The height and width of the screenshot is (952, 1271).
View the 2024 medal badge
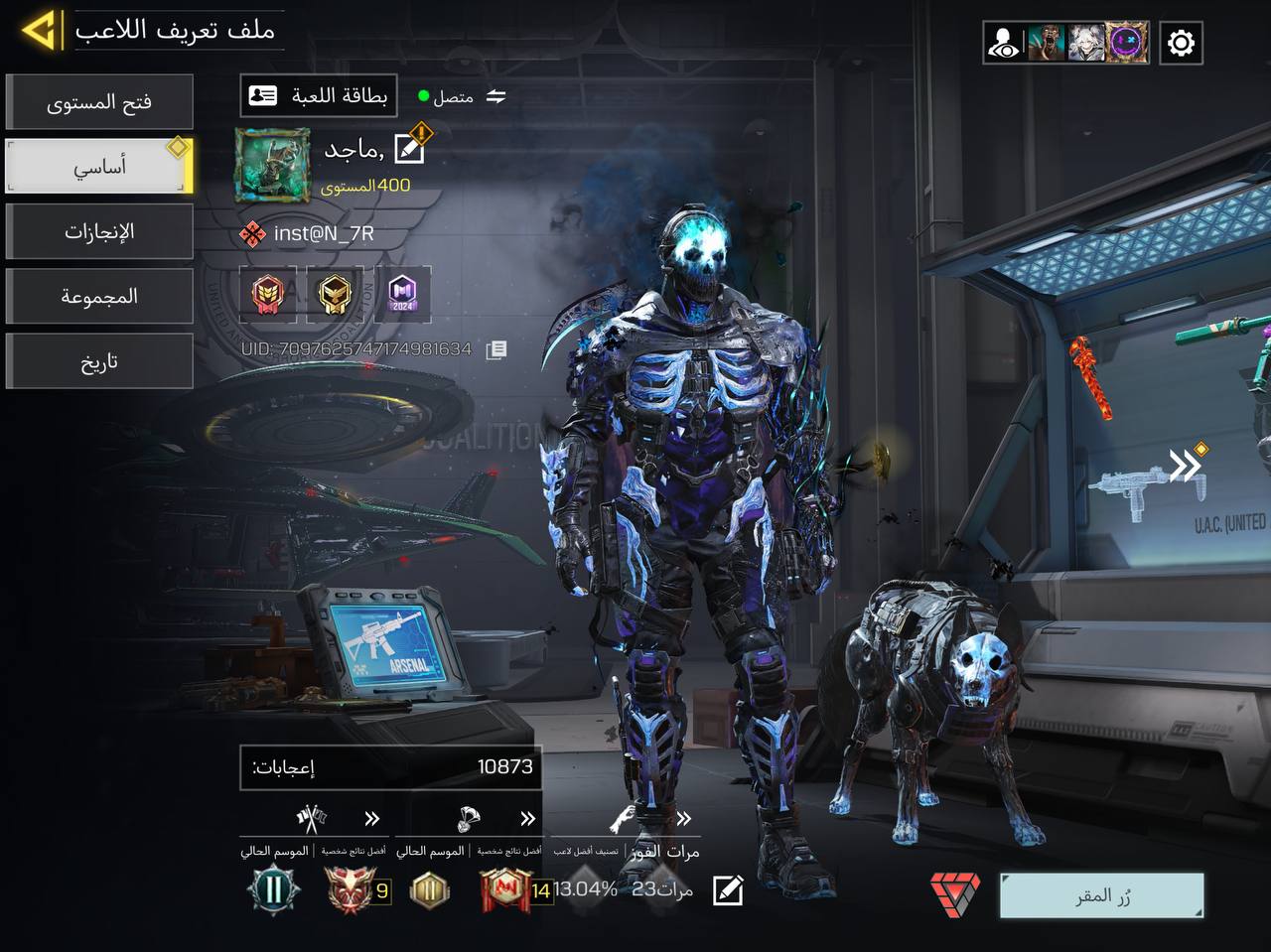click(402, 294)
